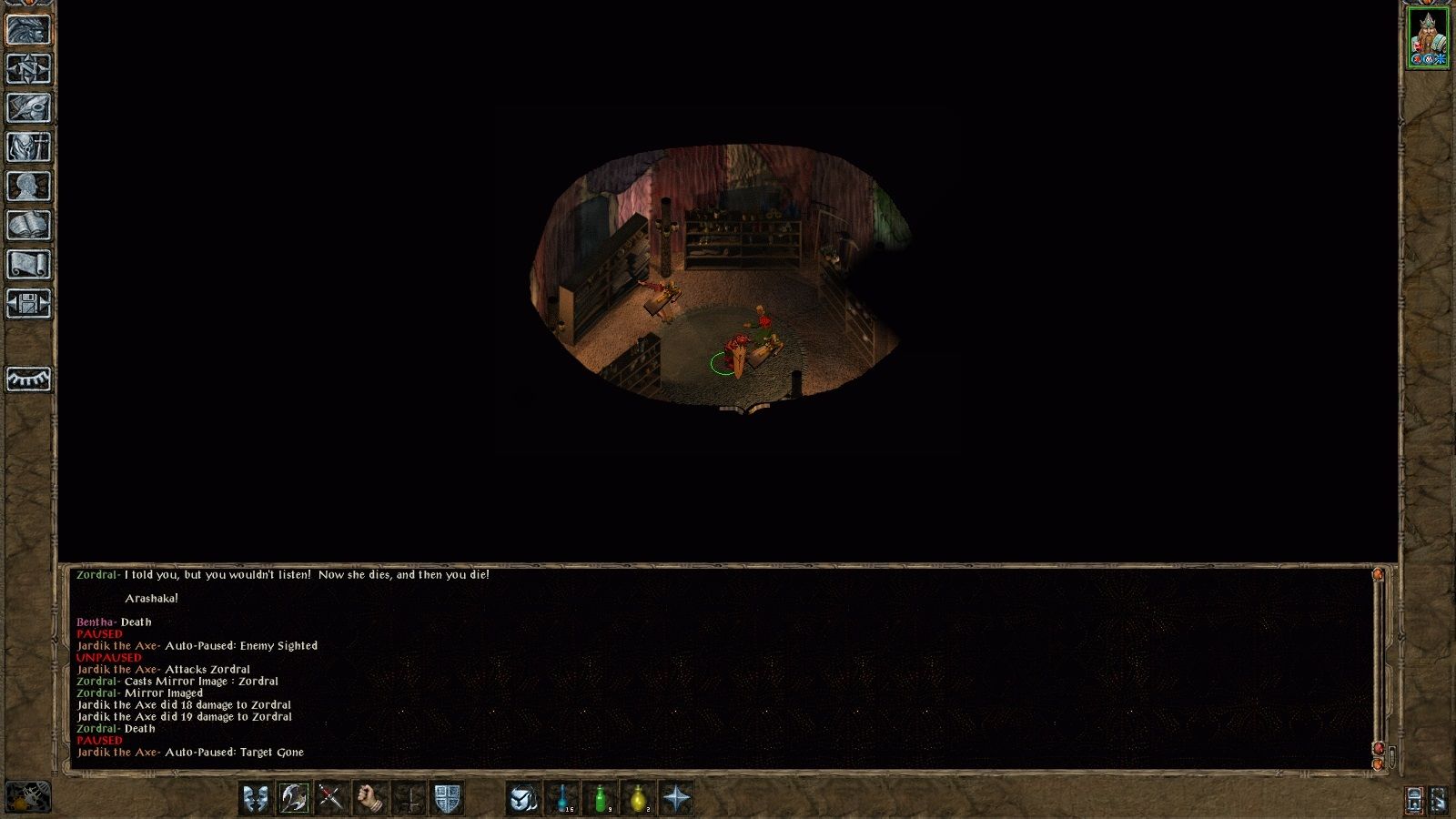Rest the party using the eye icon
Viewport: 1456px width, 819px height.
click(25, 378)
